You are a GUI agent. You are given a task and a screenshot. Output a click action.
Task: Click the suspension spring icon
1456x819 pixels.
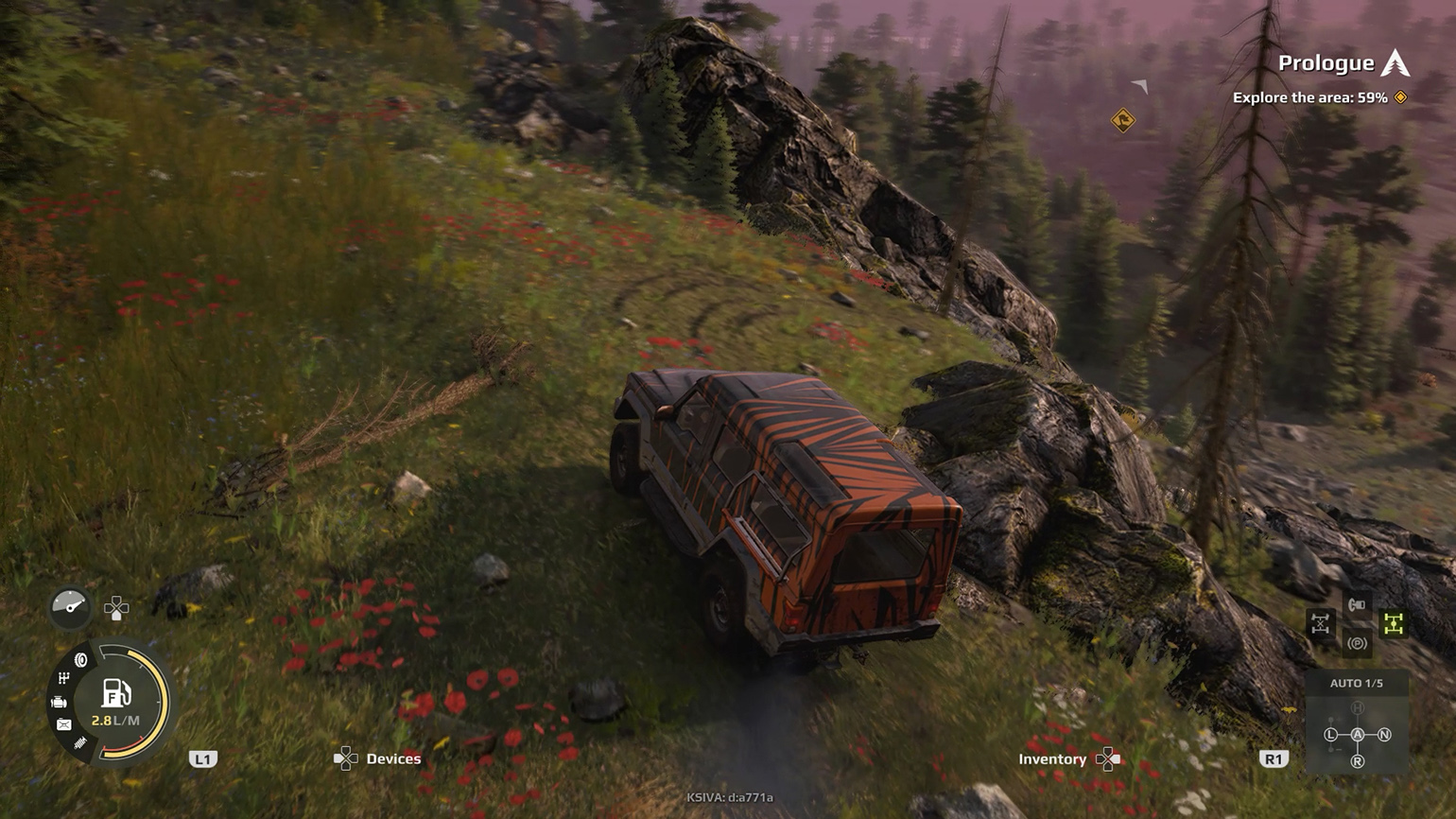coord(79,741)
